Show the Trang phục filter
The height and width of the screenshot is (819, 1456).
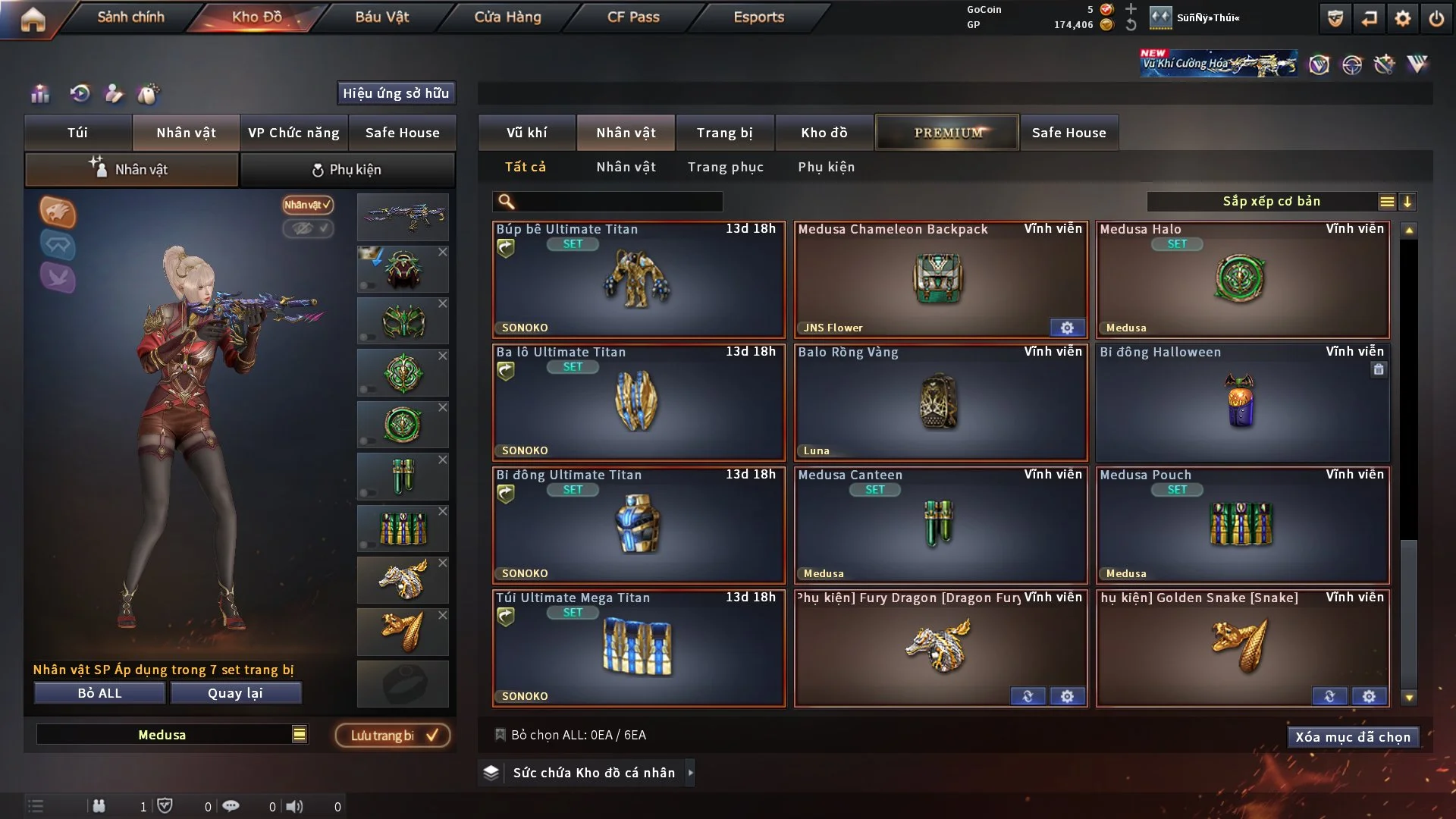(x=725, y=167)
